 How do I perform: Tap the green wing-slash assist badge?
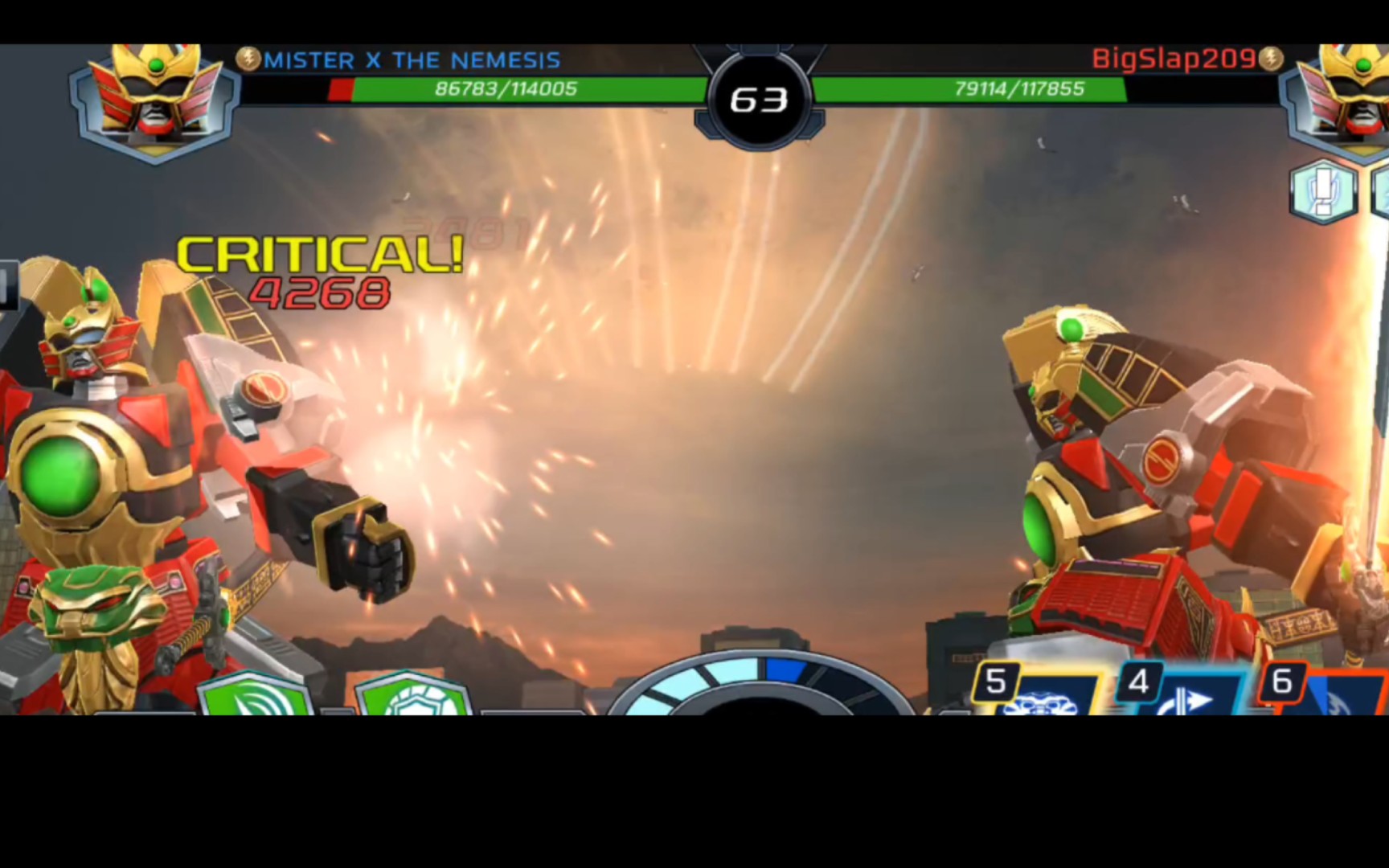tap(254, 695)
